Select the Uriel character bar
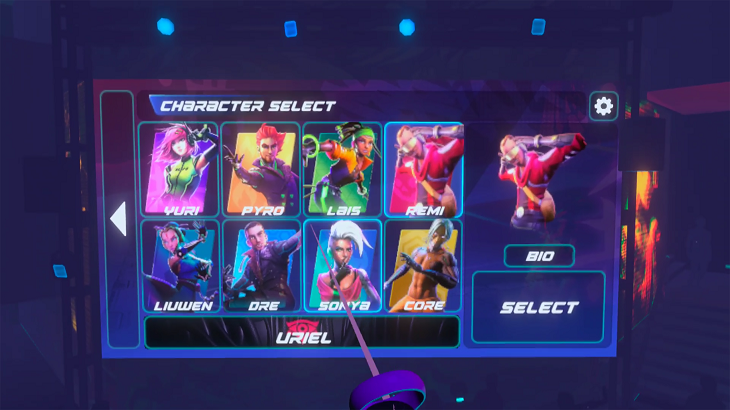The image size is (730, 410). (302, 331)
